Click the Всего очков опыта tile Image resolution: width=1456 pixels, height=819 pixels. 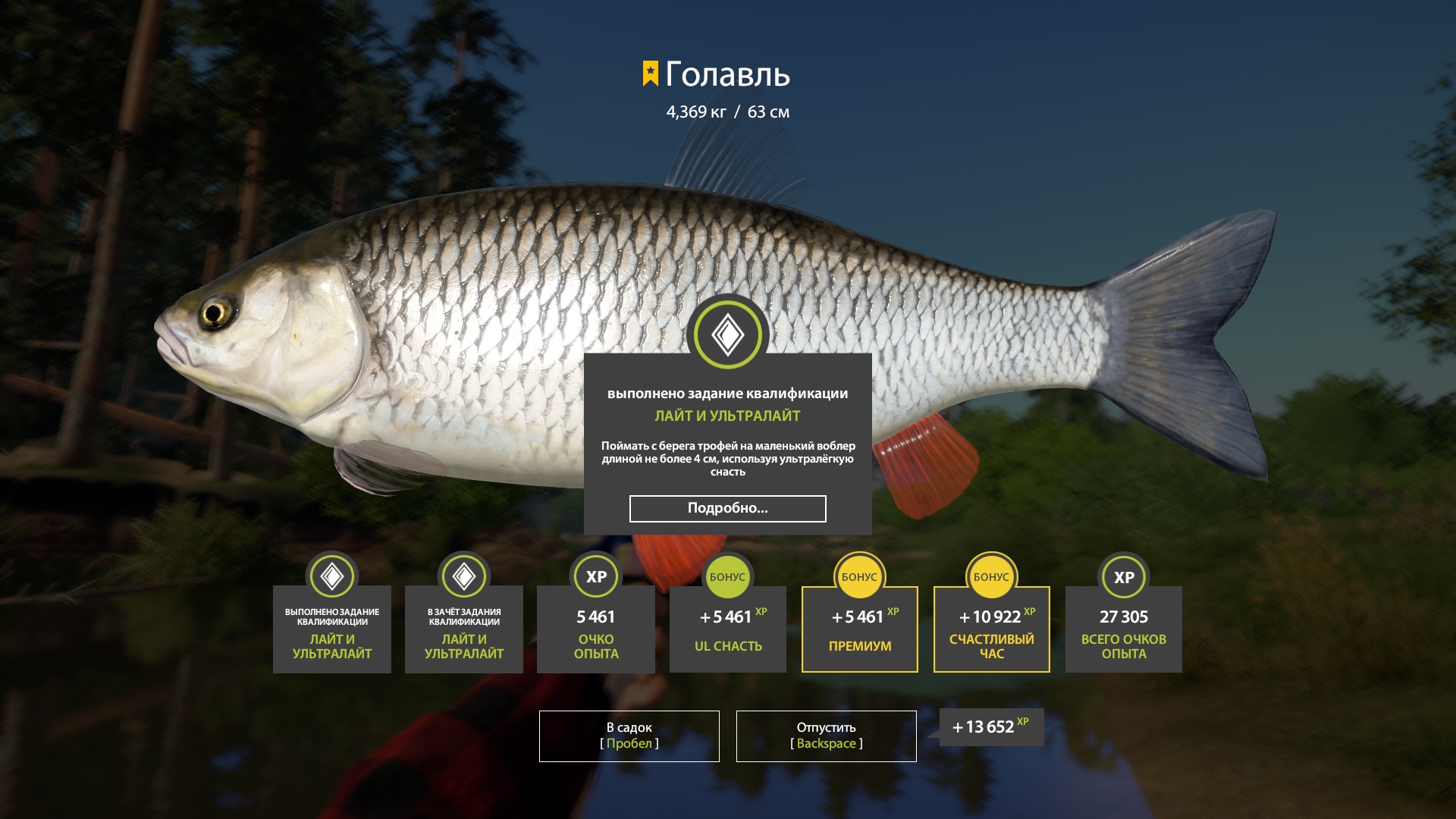[1123, 629]
